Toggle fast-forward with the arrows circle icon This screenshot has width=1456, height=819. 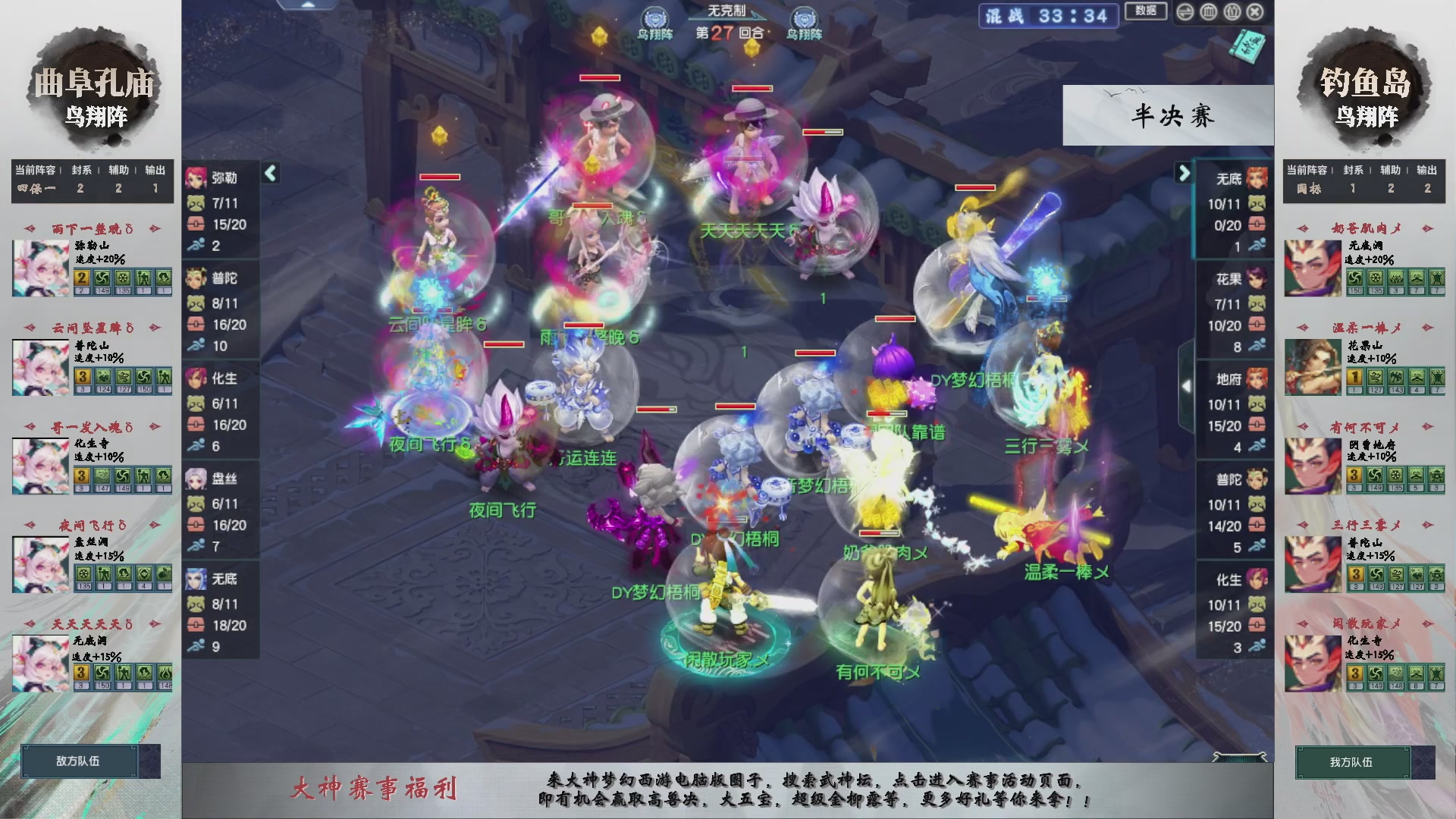[x=1185, y=12]
